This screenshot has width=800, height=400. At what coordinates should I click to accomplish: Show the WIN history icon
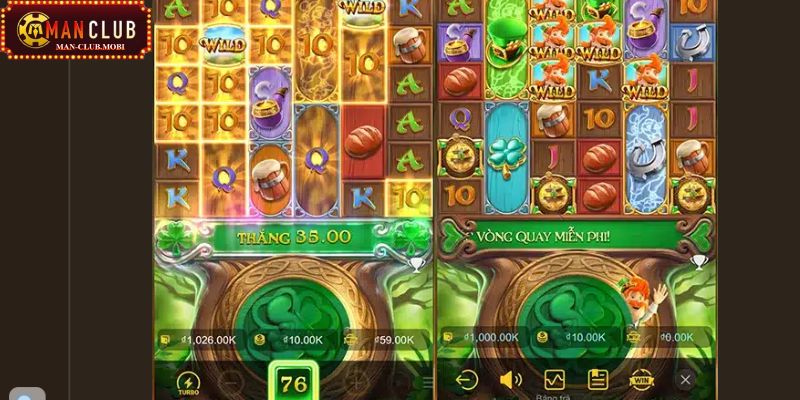641,380
